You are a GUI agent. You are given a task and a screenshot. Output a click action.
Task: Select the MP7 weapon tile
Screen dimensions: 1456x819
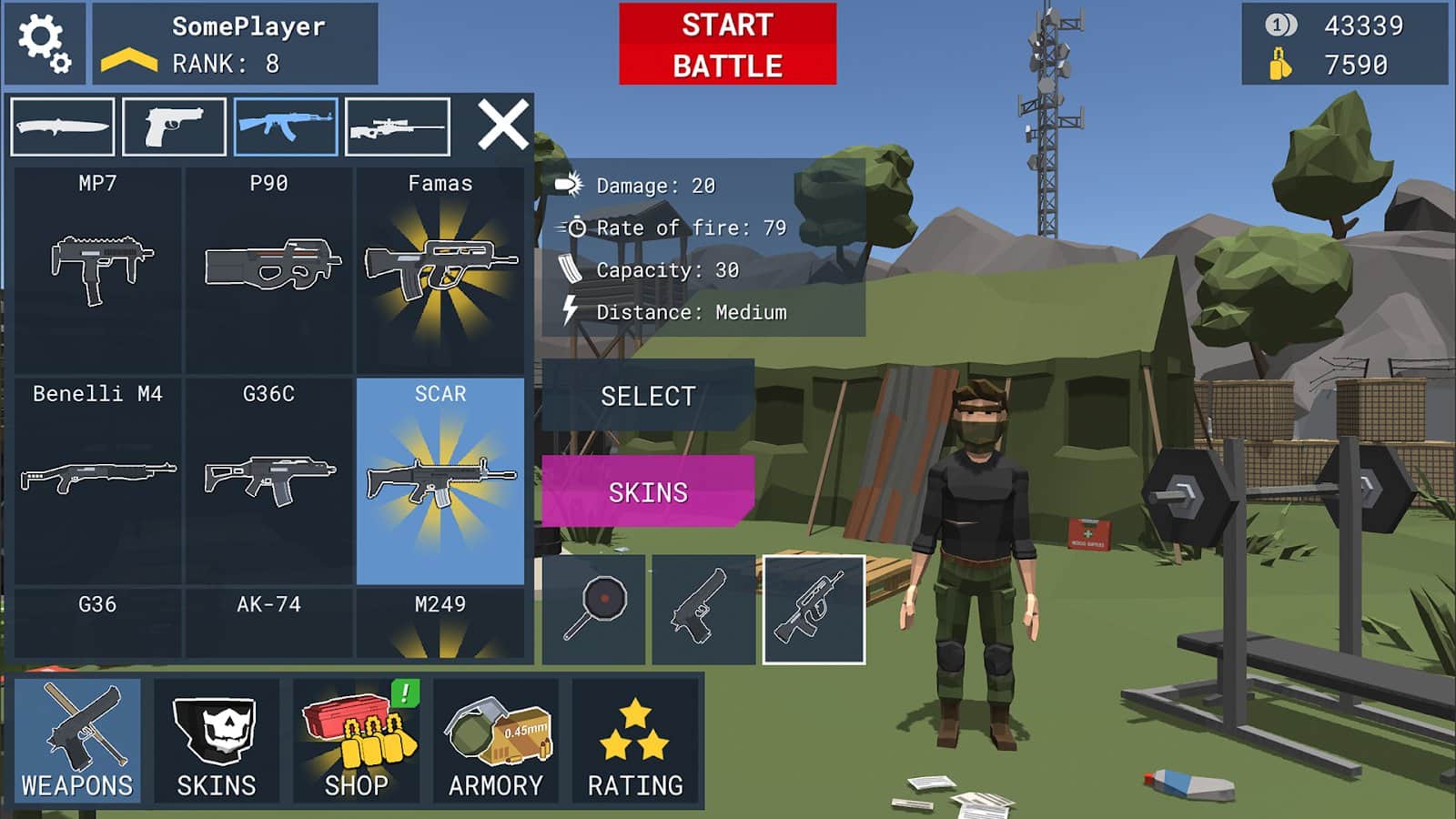98,268
